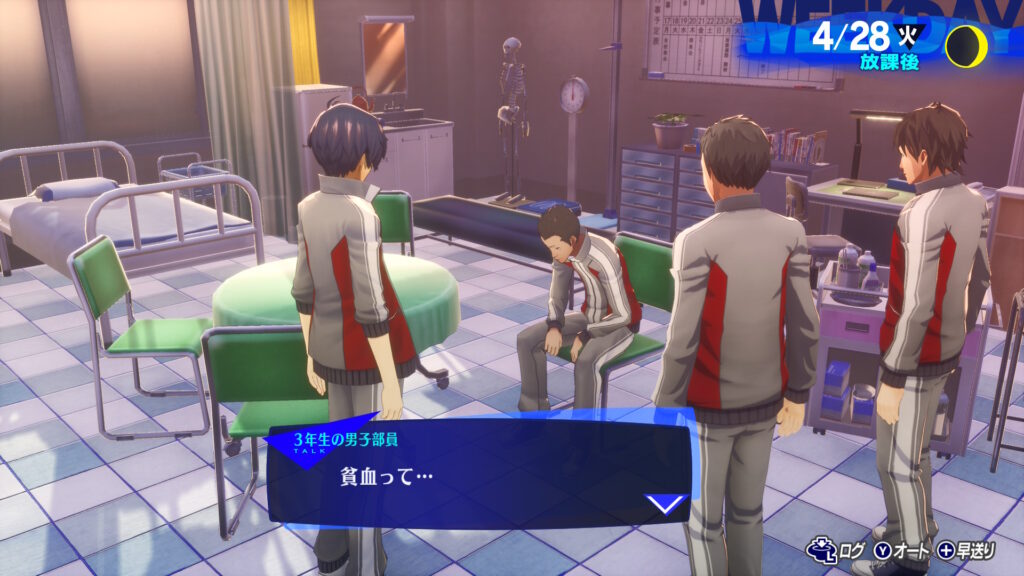
Task: Advance the dialogue with the down arrow
Action: (x=666, y=503)
